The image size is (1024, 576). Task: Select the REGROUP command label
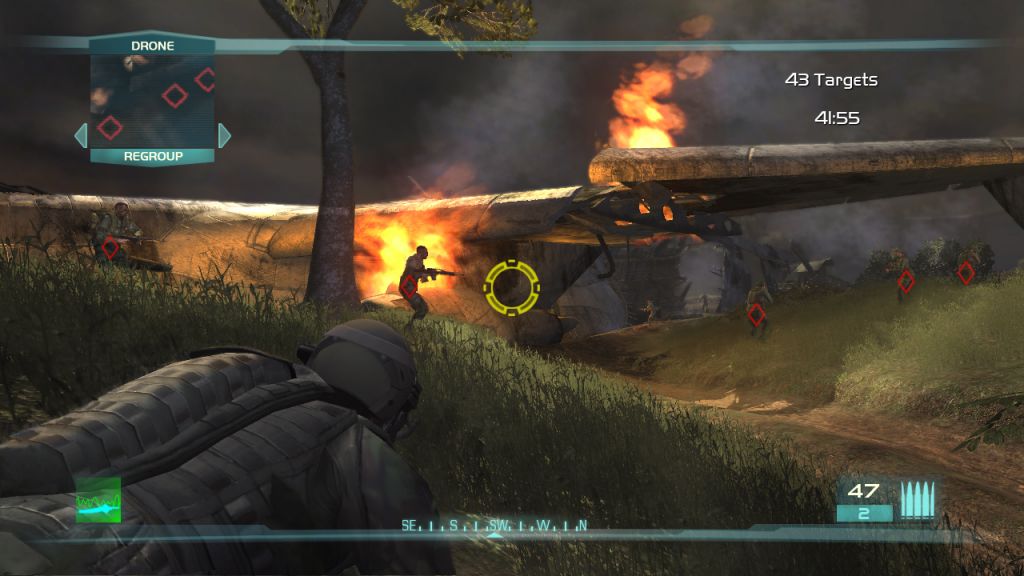pyautogui.click(x=152, y=156)
